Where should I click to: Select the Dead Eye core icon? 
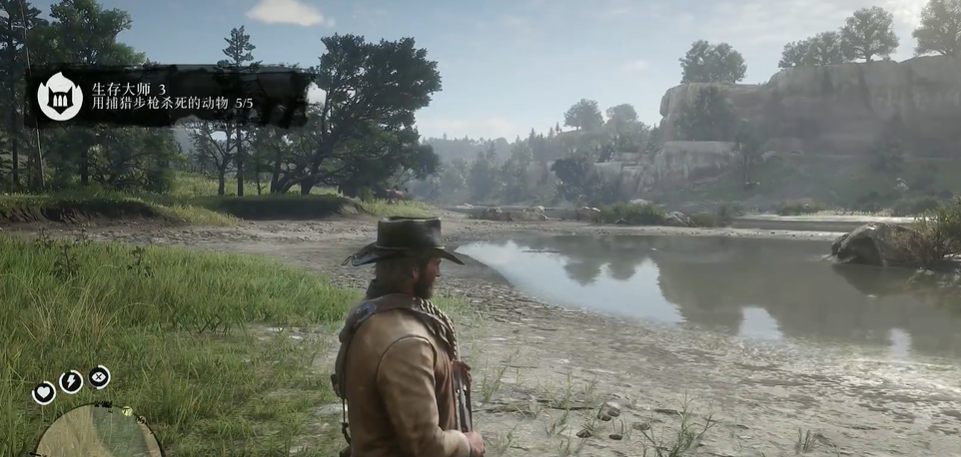click(x=99, y=377)
